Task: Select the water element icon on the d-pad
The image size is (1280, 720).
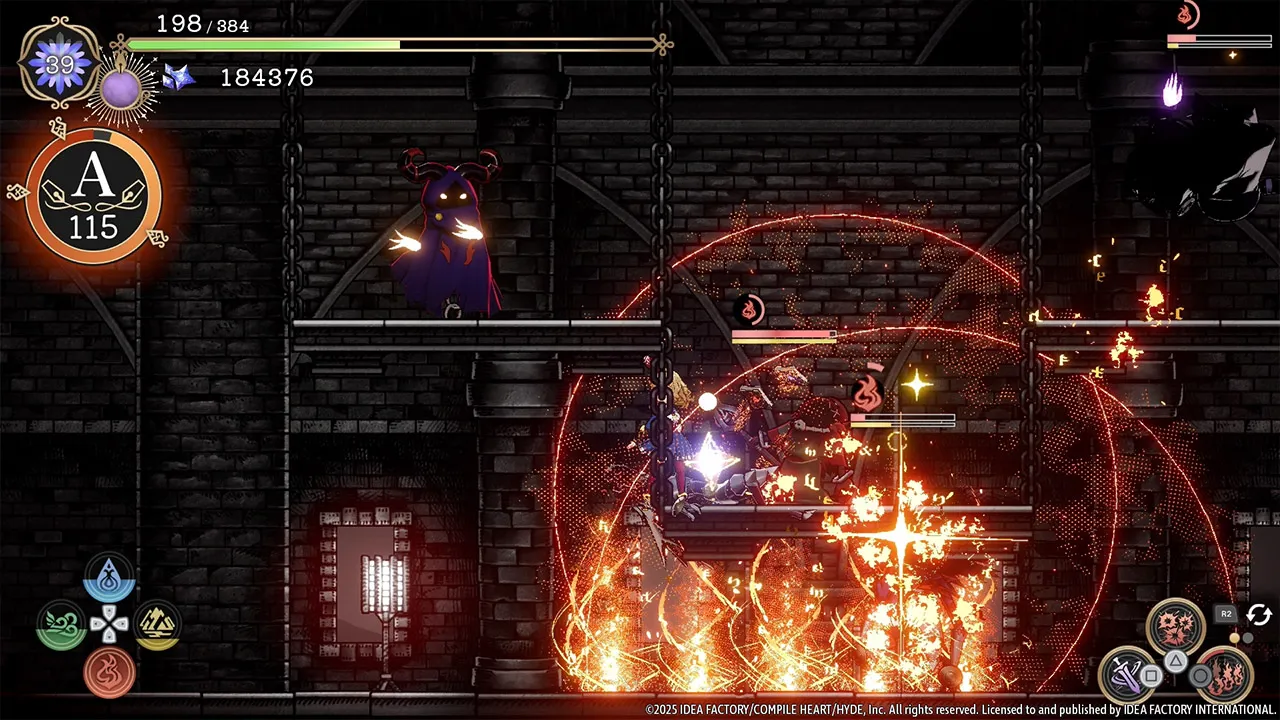Action: [110, 577]
